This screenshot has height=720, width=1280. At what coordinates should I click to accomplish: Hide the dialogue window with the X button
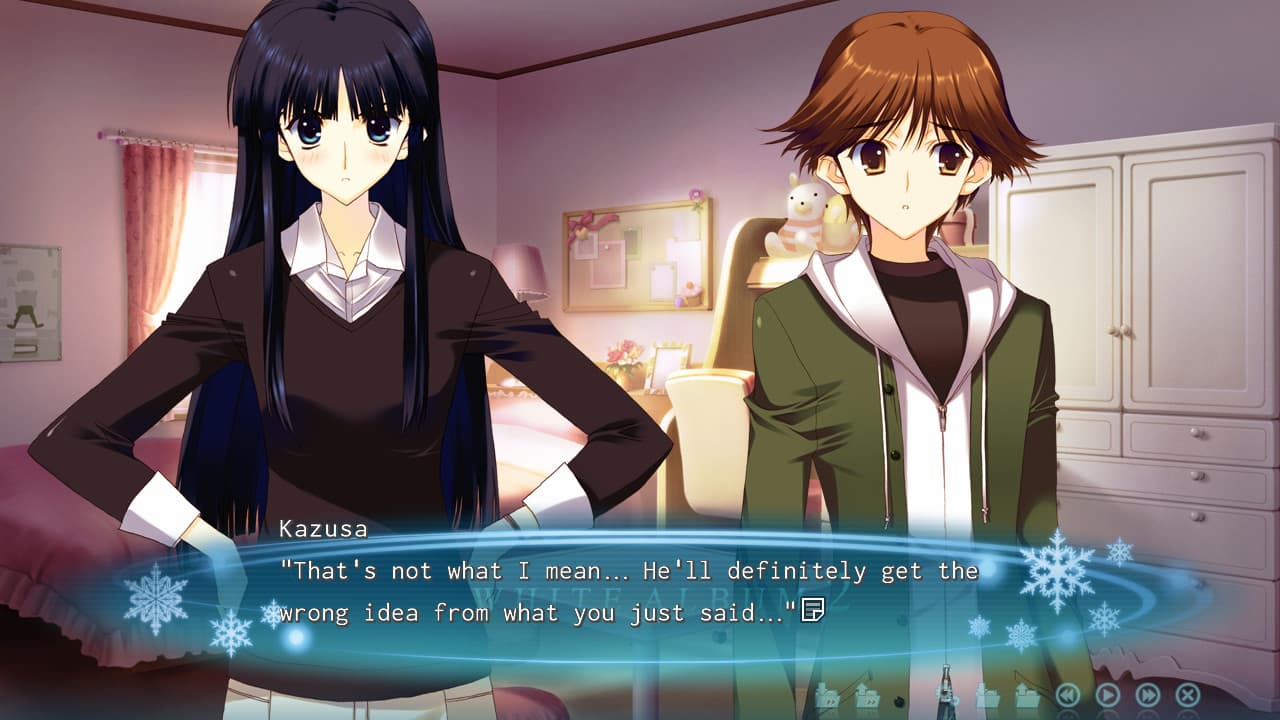[x=1188, y=694]
